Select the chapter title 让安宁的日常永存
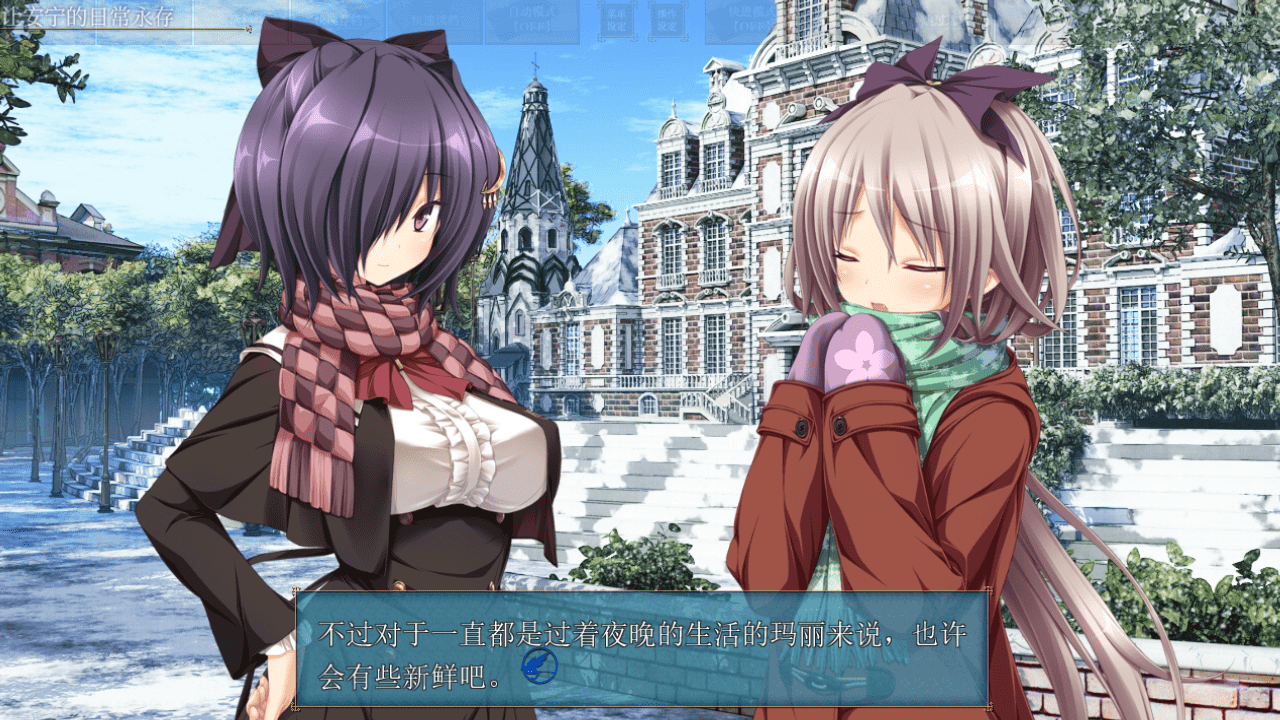This screenshot has height=720, width=1280. [x=85, y=15]
